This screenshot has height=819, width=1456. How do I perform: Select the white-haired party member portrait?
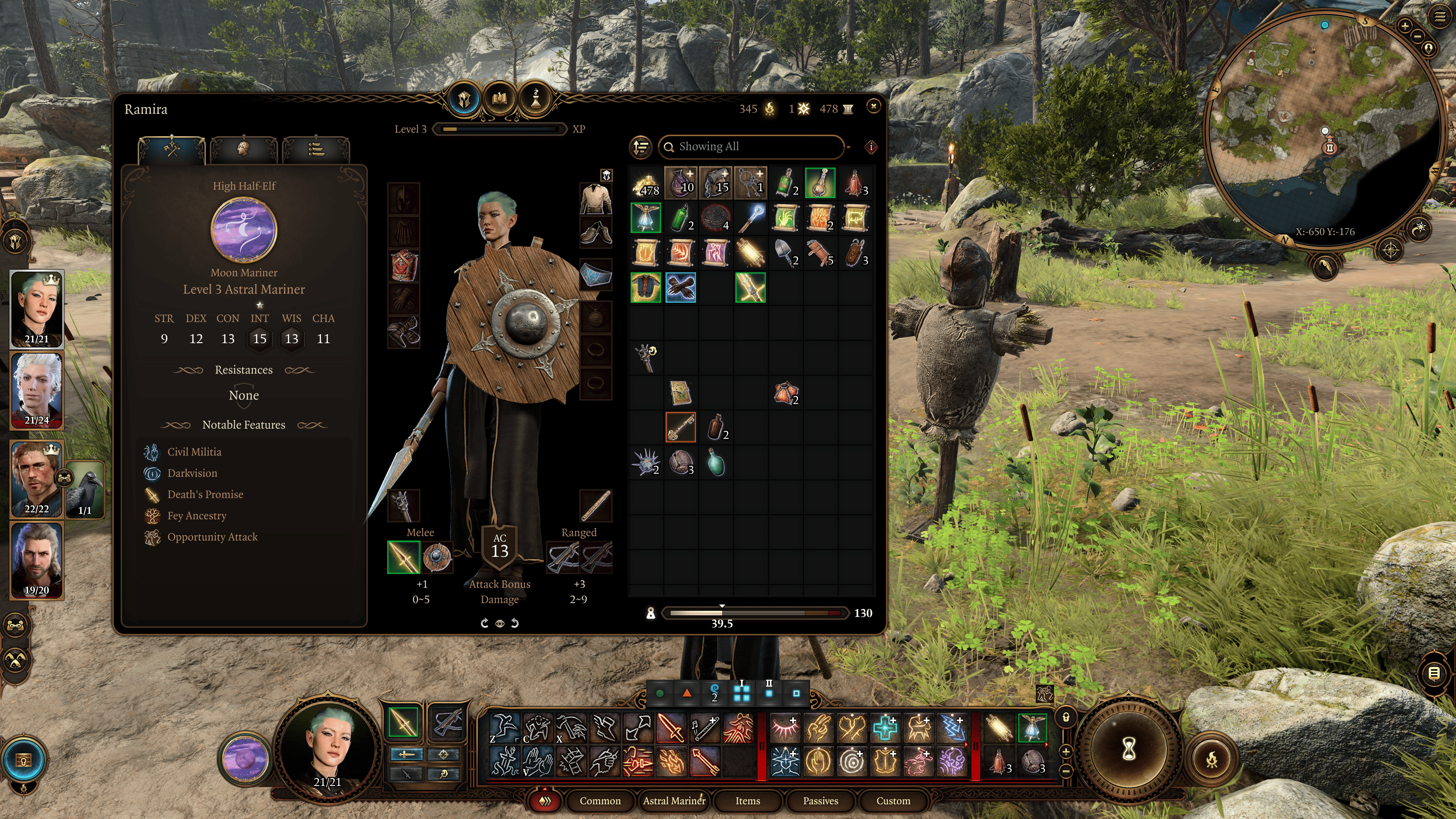click(x=37, y=390)
